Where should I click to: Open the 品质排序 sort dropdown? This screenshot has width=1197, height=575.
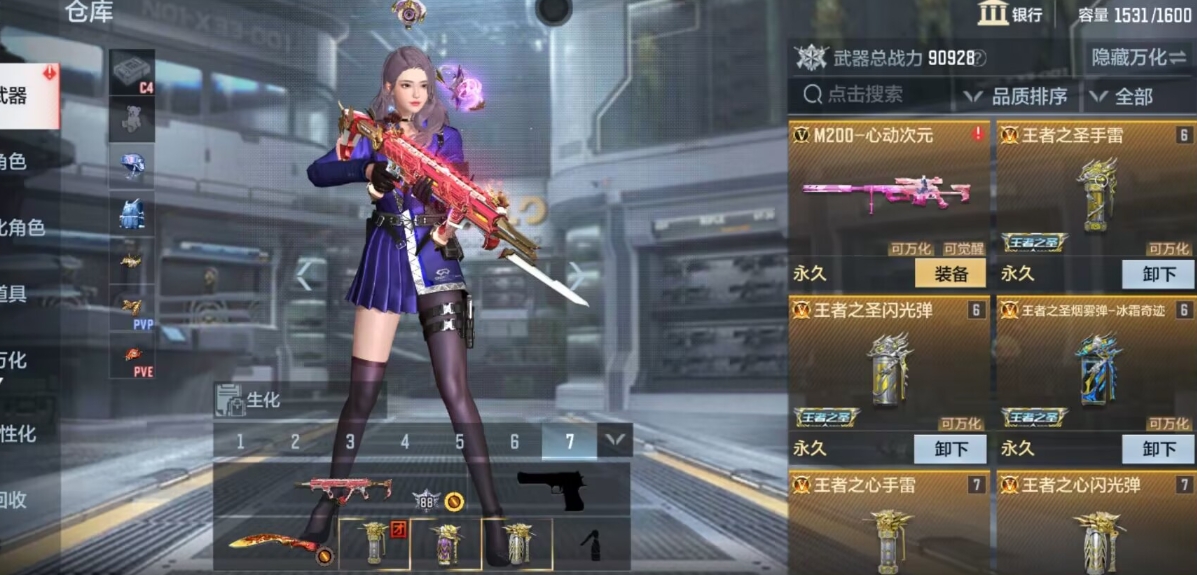(1016, 96)
